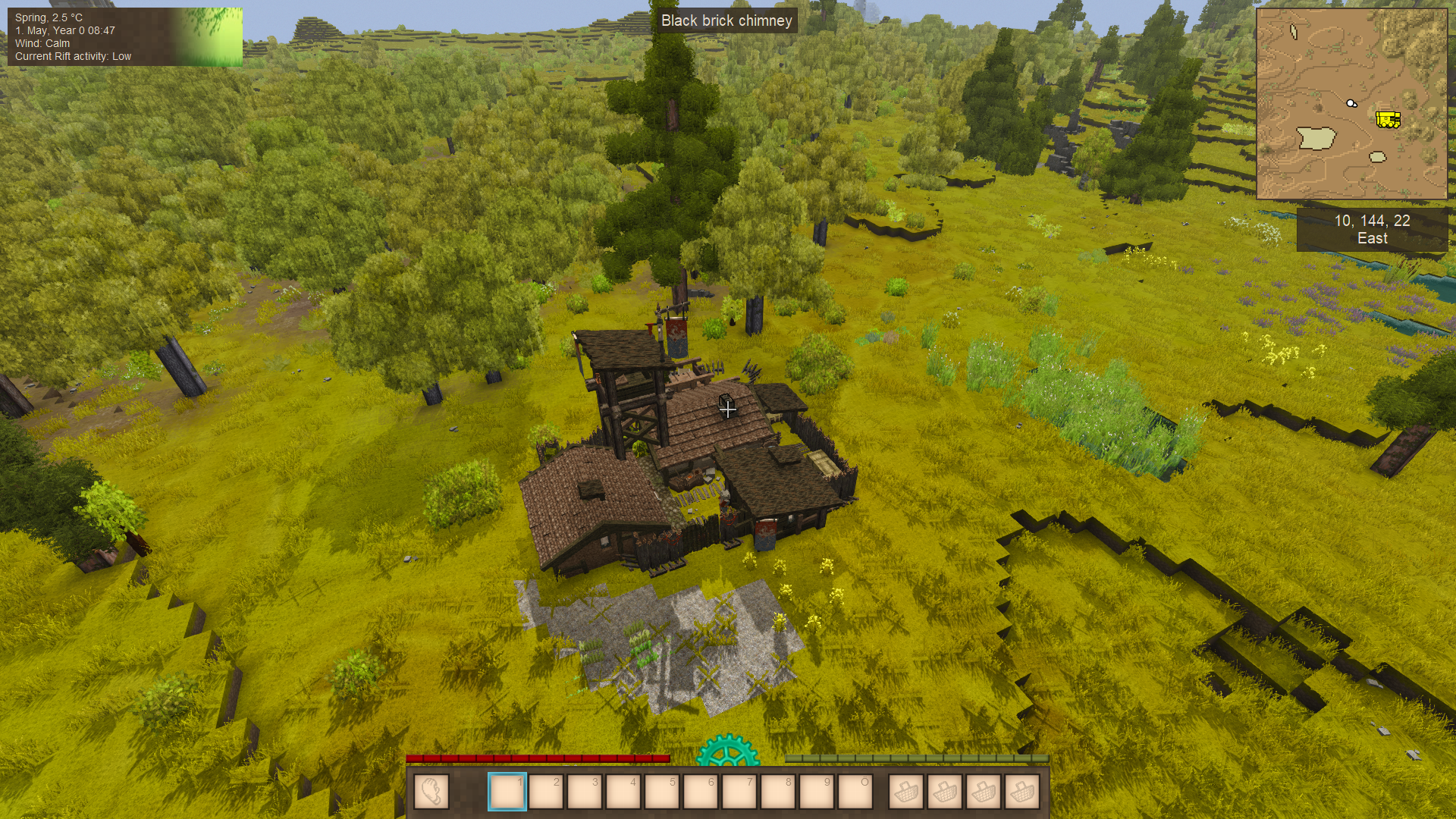This screenshot has width=1456, height=819.
Task: Switch to hotbar slot 7
Action: 739,792
